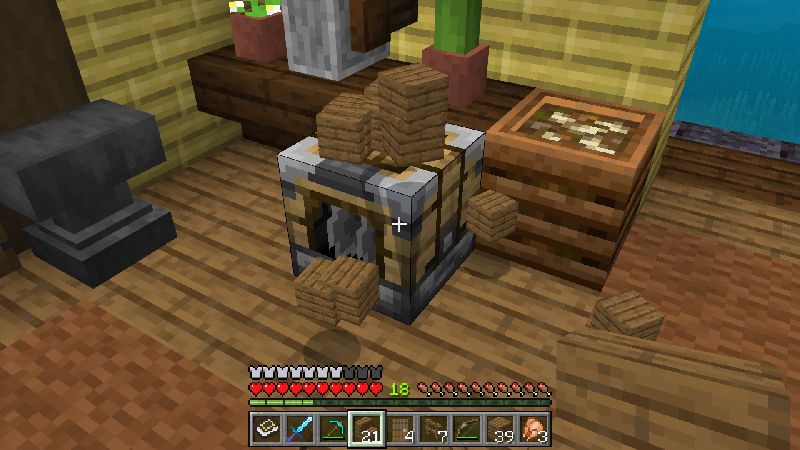Select the hotbar item stack of 7

(x=434, y=429)
